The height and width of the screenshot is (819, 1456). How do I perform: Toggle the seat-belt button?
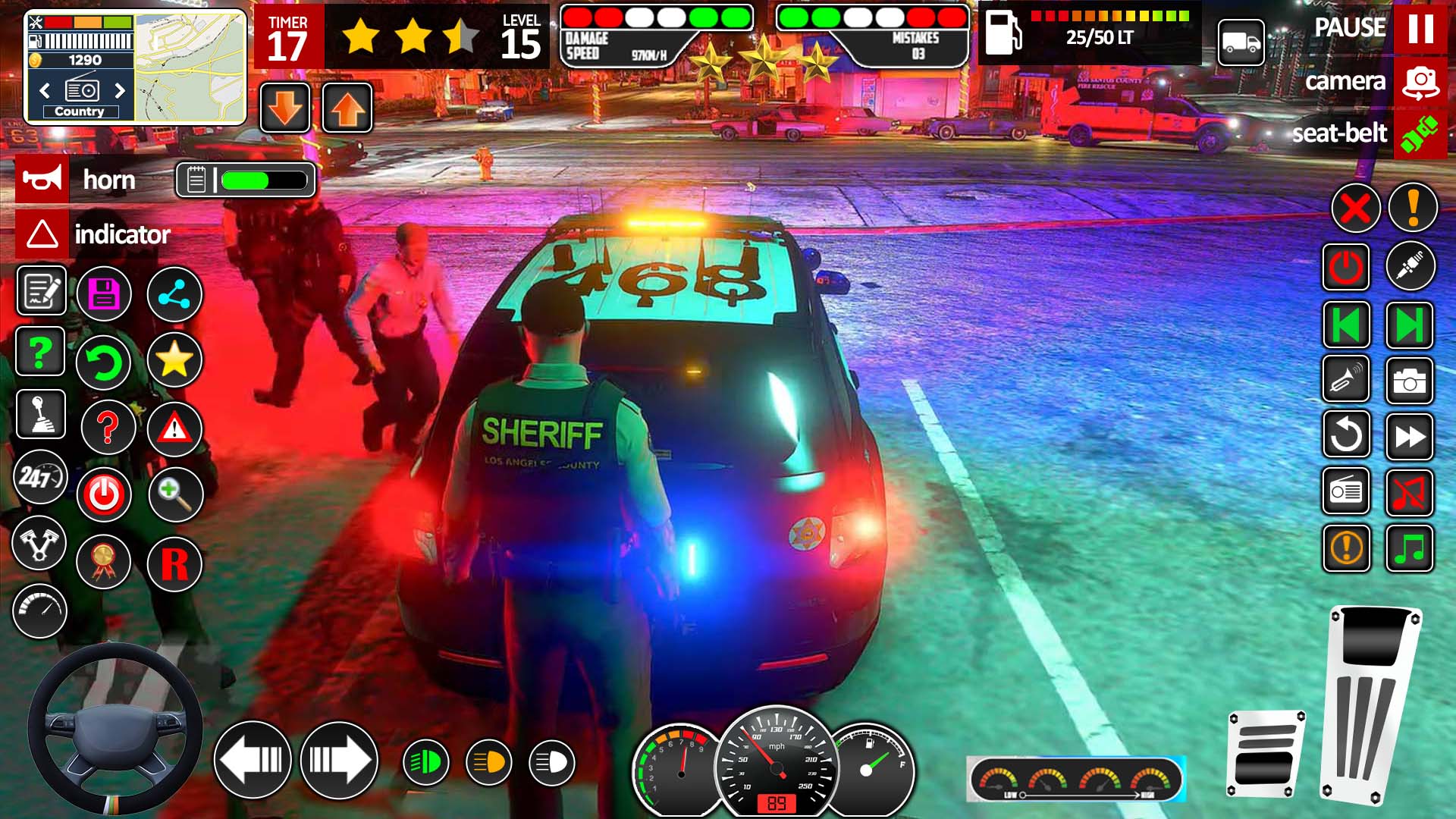coord(1420,134)
